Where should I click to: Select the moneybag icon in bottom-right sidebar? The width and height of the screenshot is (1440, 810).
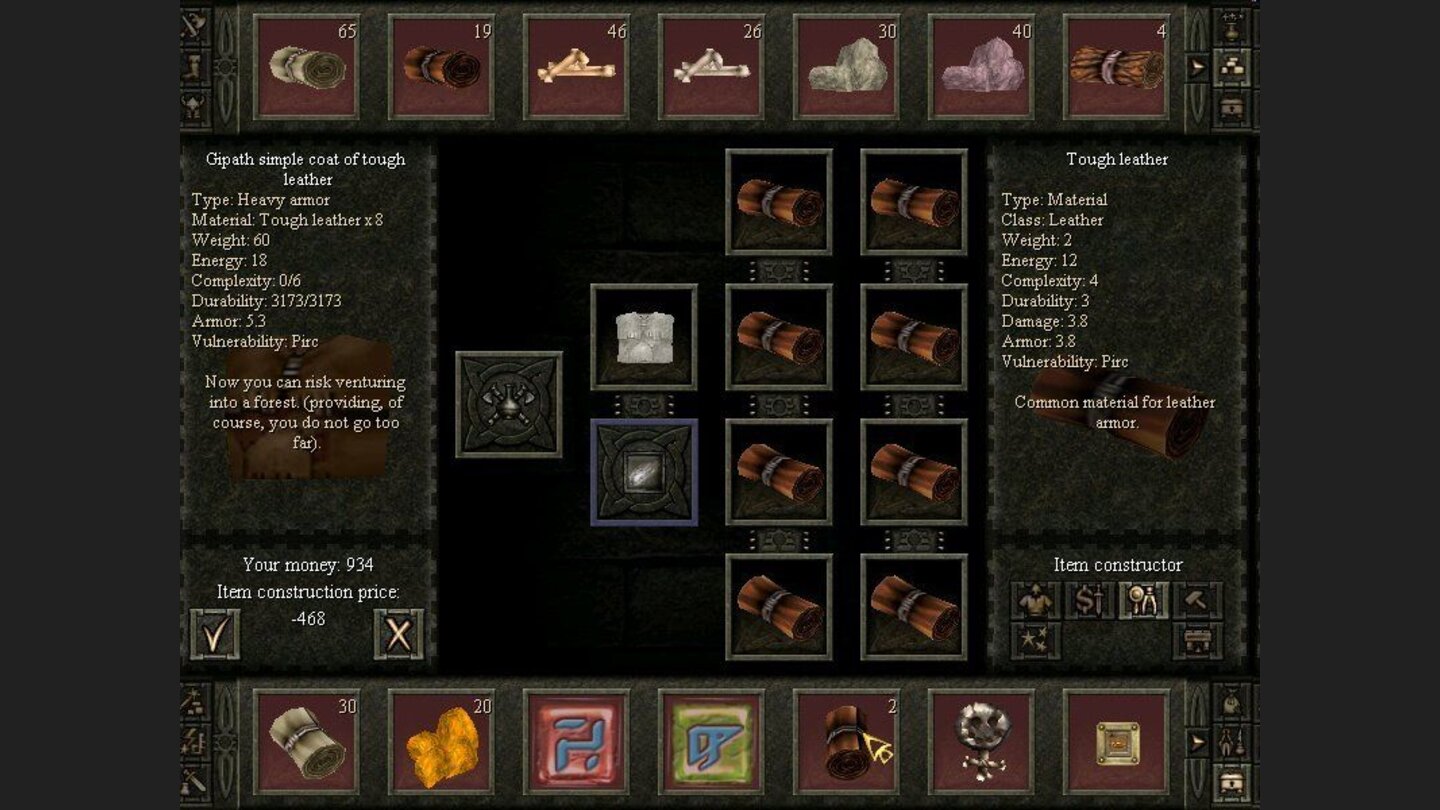tap(1232, 701)
